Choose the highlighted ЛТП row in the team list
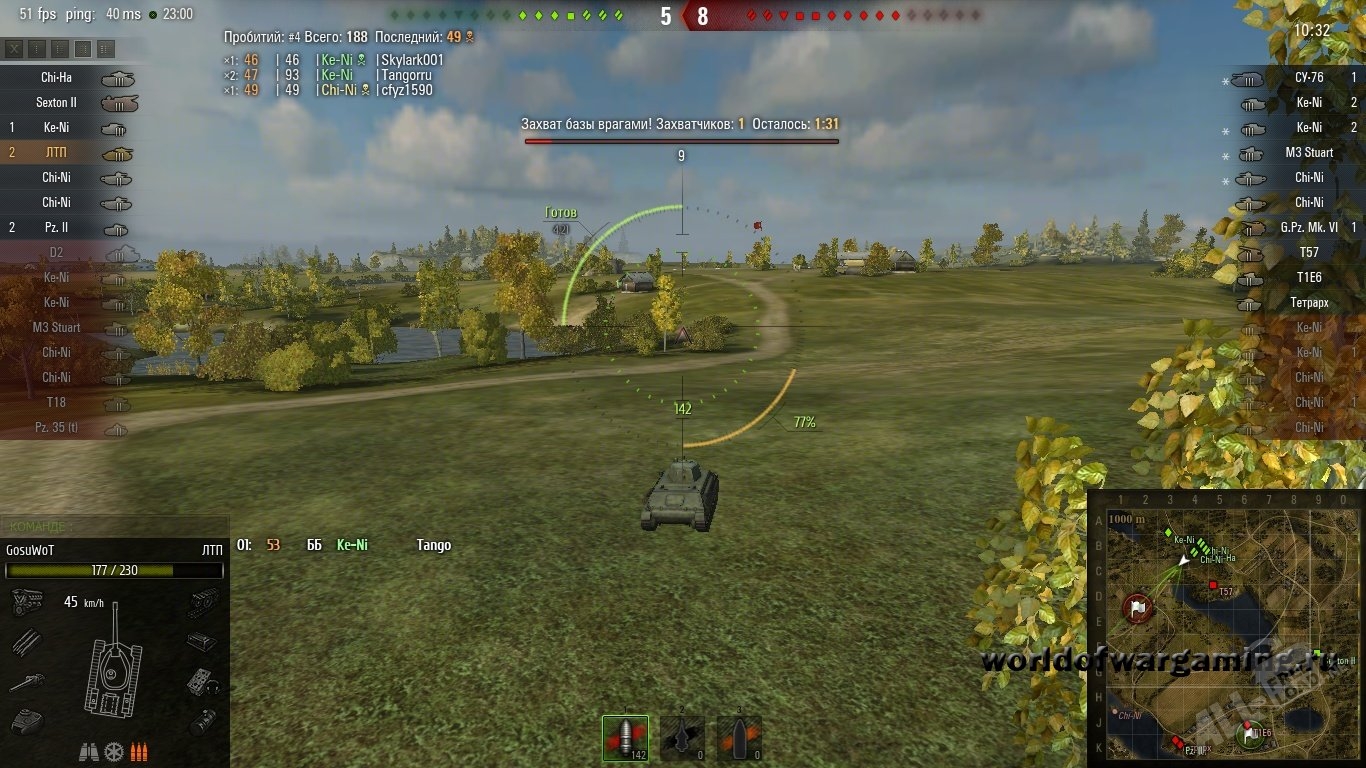Viewport: 1366px width, 768px height. (x=70, y=153)
